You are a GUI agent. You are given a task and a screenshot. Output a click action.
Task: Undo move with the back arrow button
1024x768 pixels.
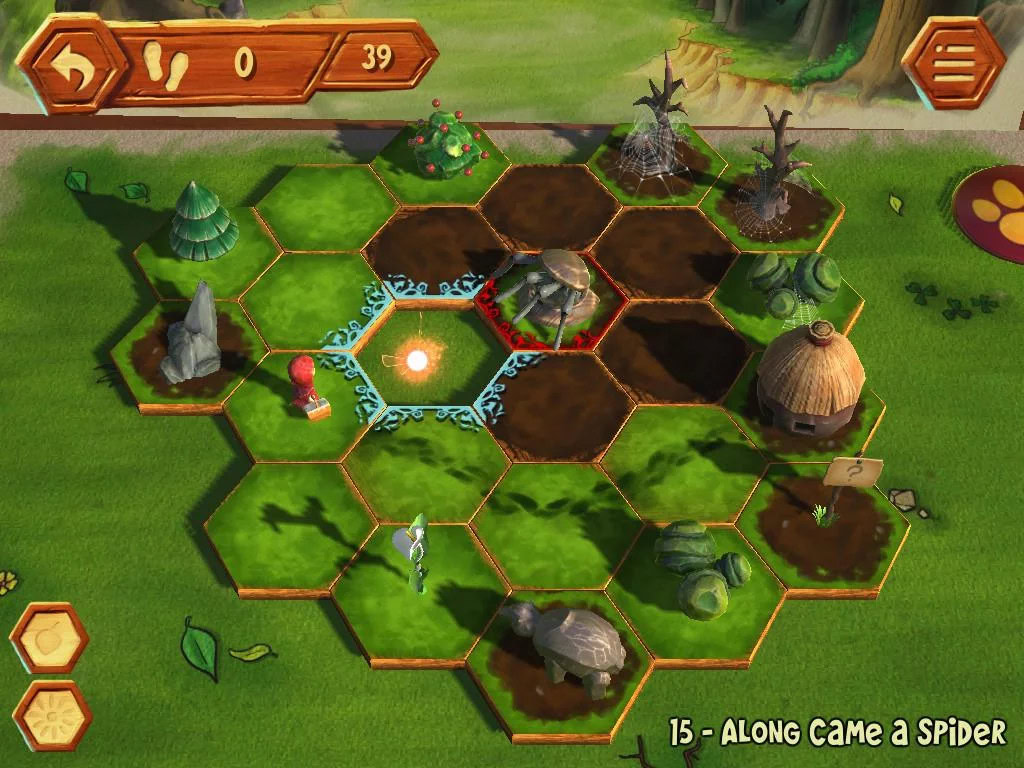[71, 63]
